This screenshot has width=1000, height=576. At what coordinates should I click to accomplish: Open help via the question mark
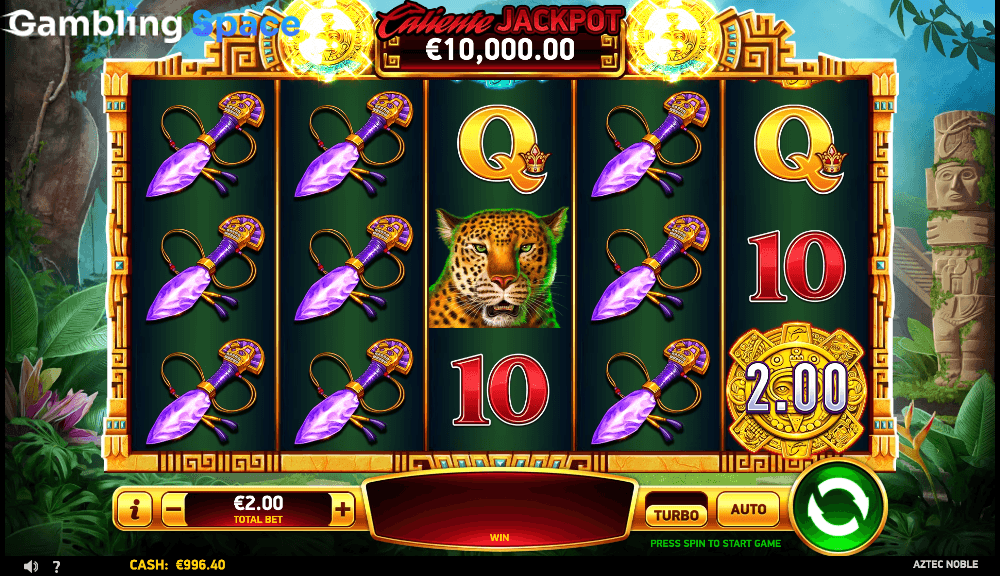coord(57,566)
